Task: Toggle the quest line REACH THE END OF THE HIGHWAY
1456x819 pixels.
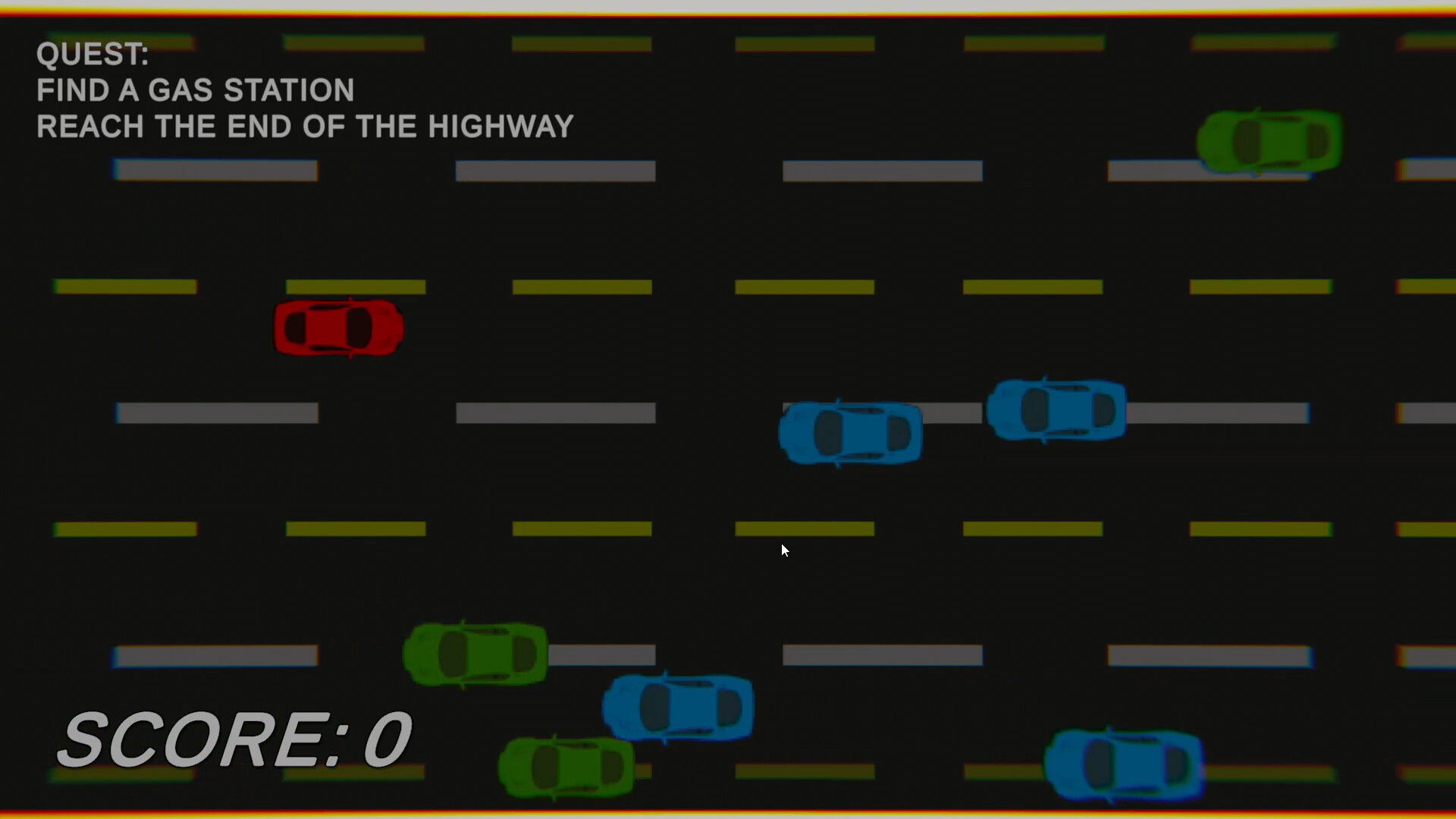Action: [x=304, y=126]
